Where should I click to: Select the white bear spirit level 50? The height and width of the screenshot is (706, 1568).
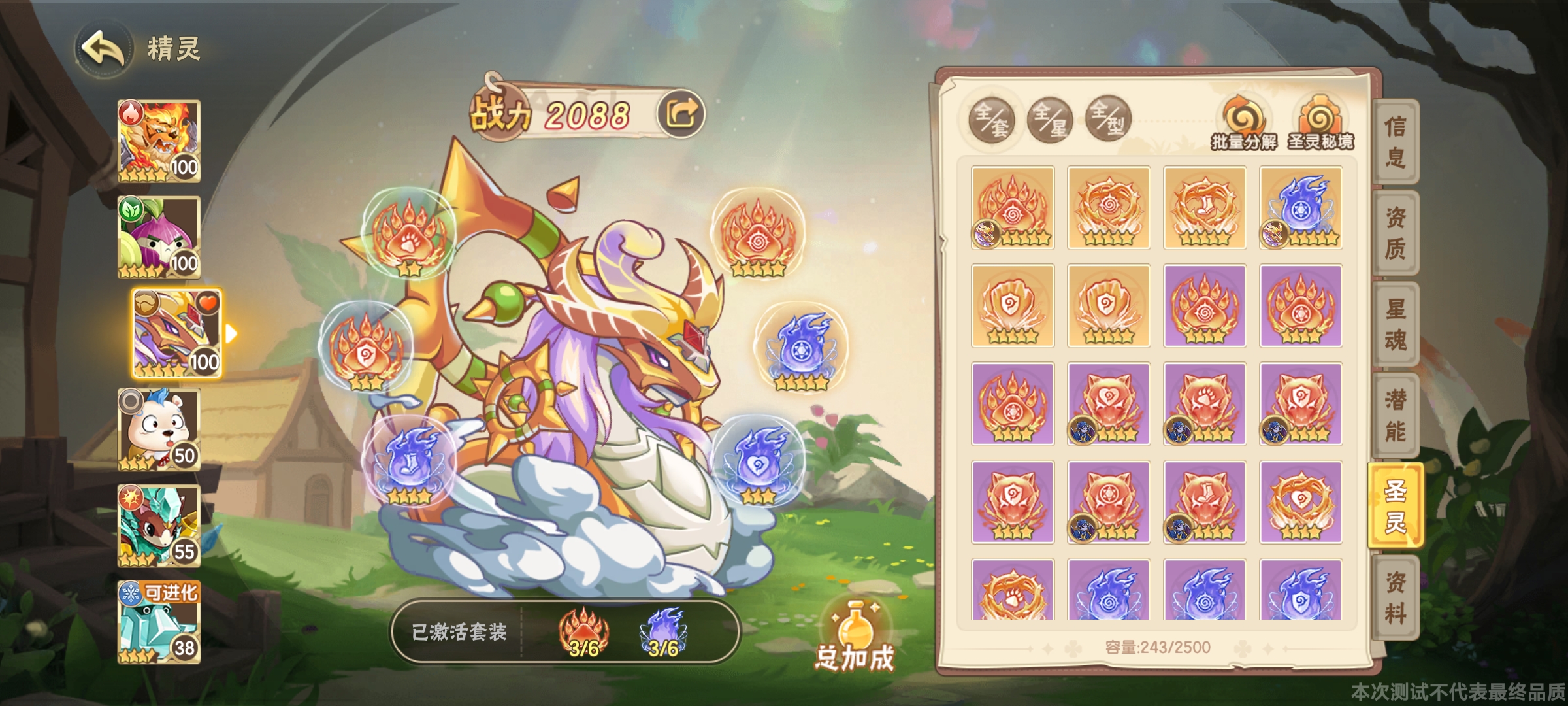pos(159,429)
